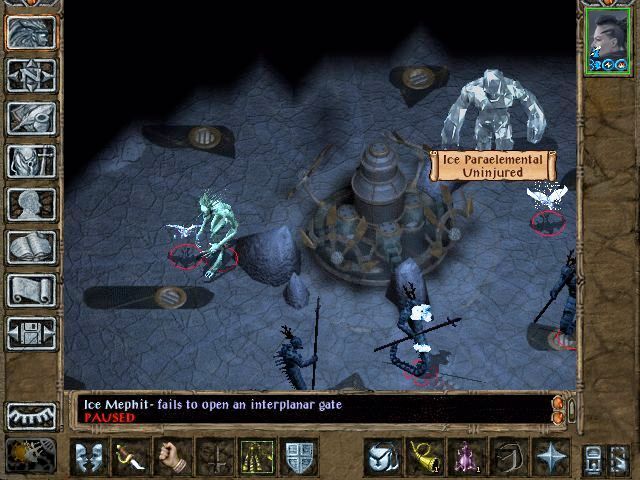Click the highlighted yellow action slot
Viewport: 640px width, 480px height.
click(x=258, y=456)
